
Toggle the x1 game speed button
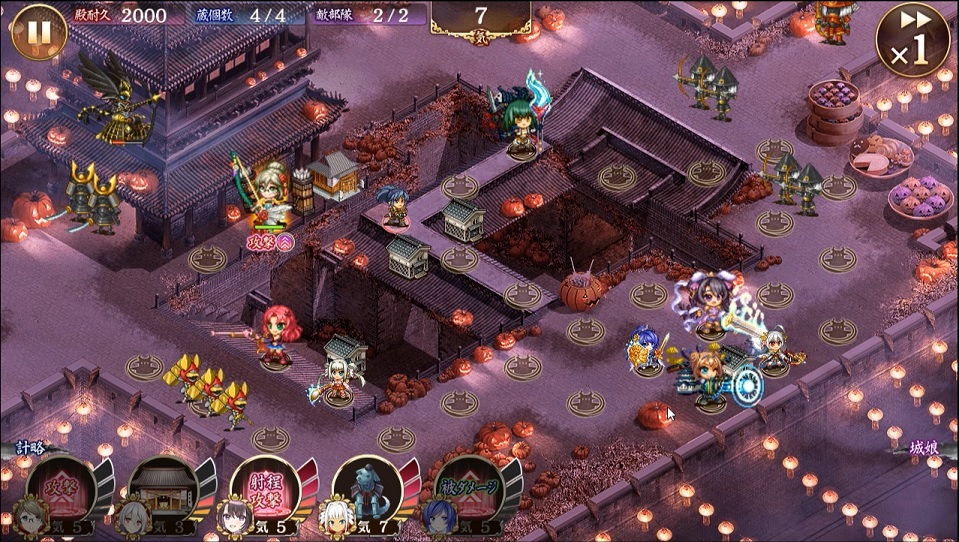(x=911, y=42)
